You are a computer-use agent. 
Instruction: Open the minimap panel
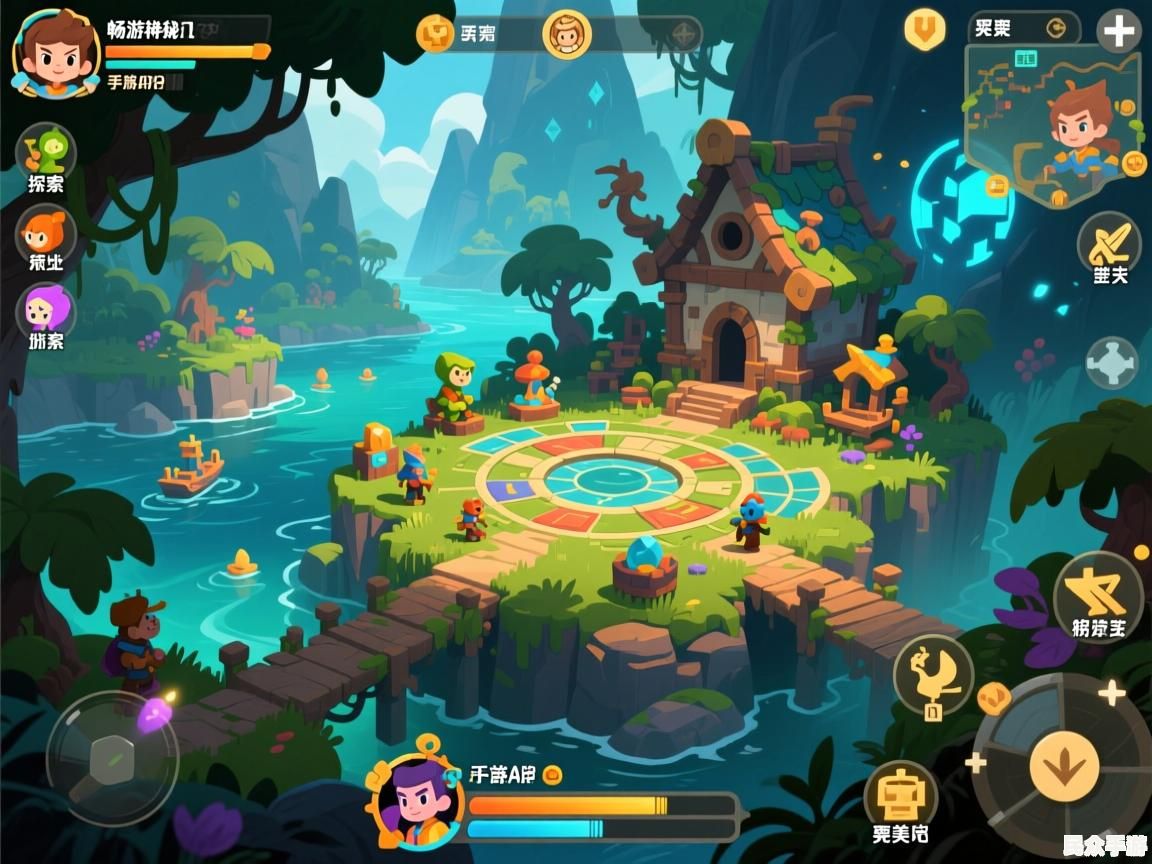click(x=1052, y=125)
